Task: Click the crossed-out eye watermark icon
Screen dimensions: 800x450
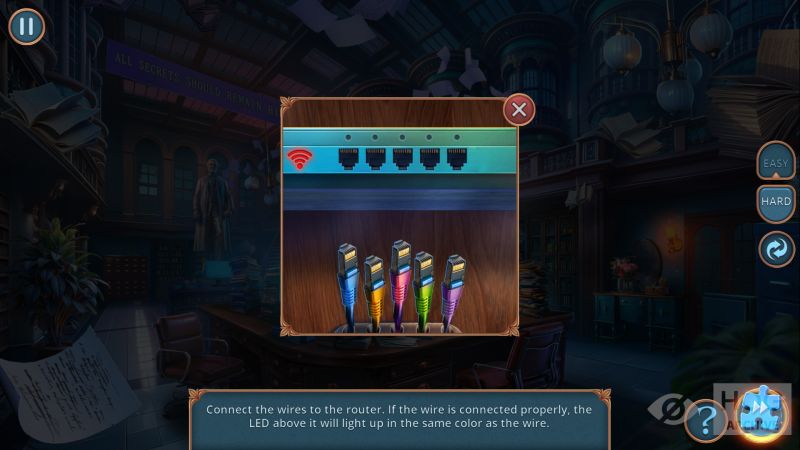Action: (668, 410)
